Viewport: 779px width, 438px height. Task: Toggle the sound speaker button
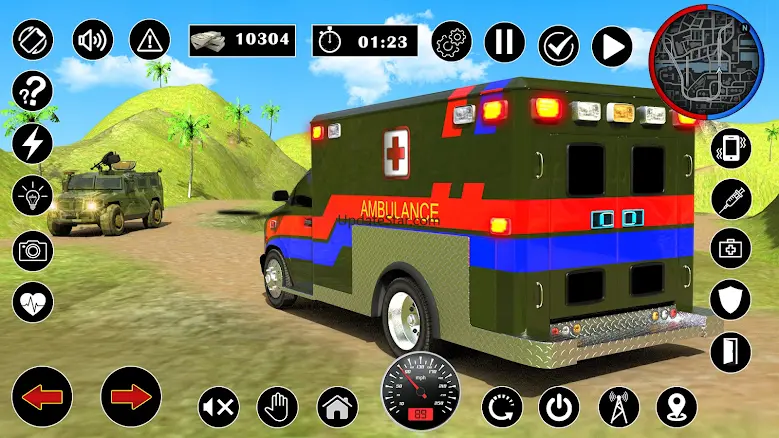(x=93, y=40)
